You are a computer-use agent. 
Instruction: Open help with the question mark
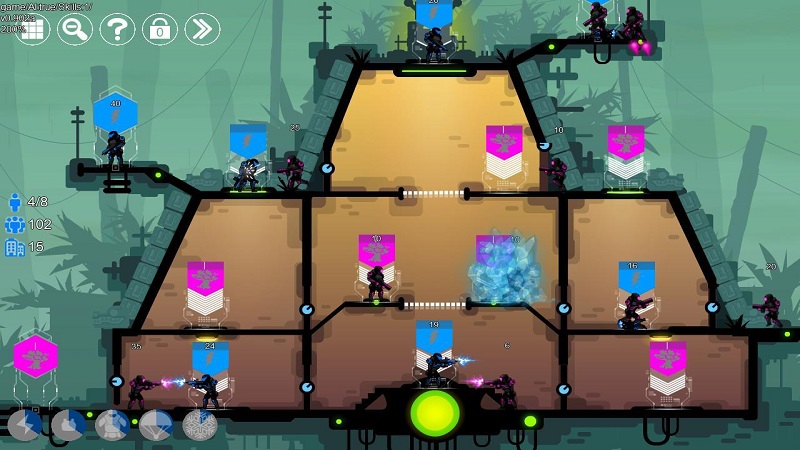pos(117,28)
